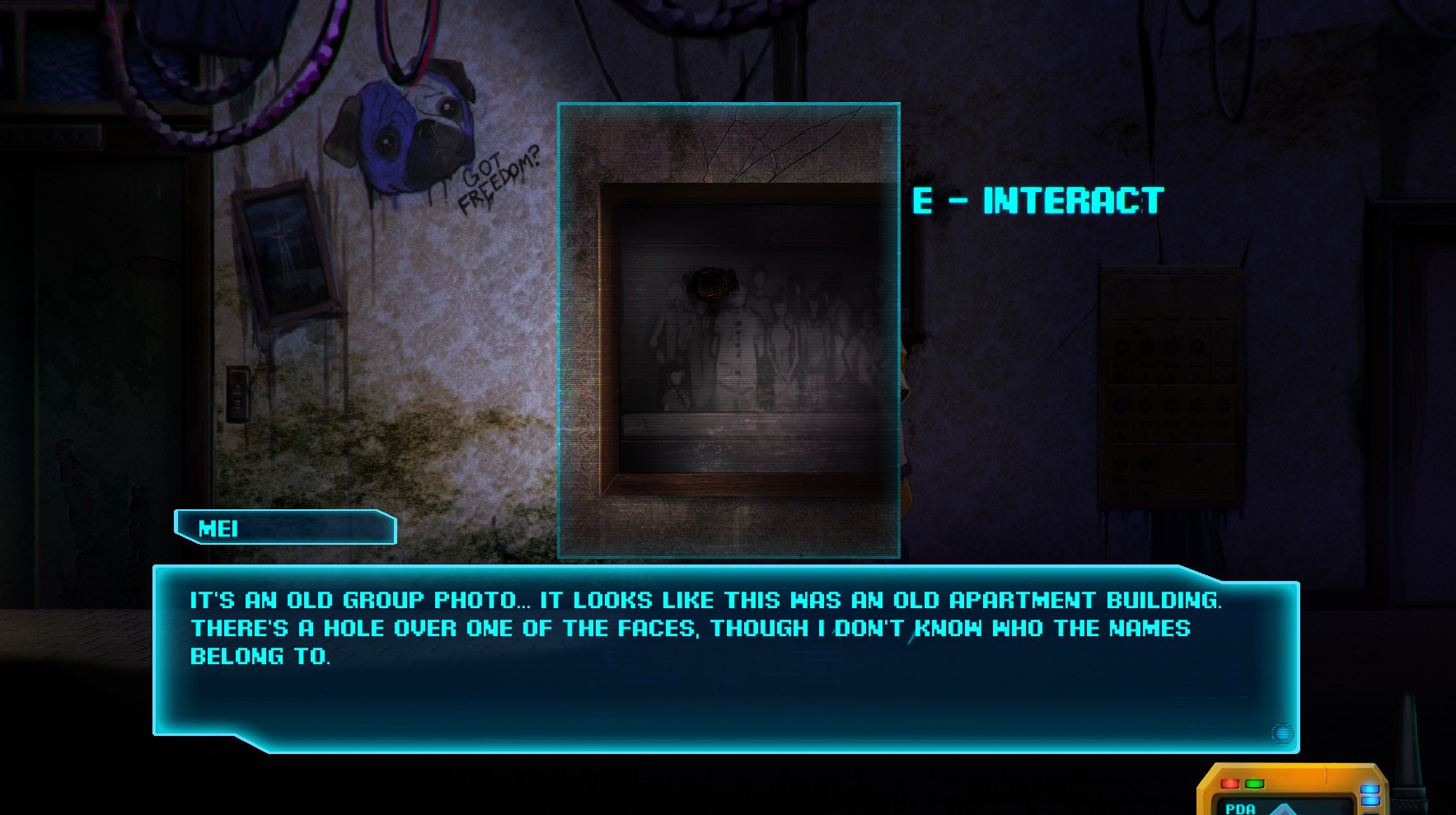Select the enlarged group photo panel
Image resolution: width=1456 pixels, height=815 pixels.
(728, 330)
